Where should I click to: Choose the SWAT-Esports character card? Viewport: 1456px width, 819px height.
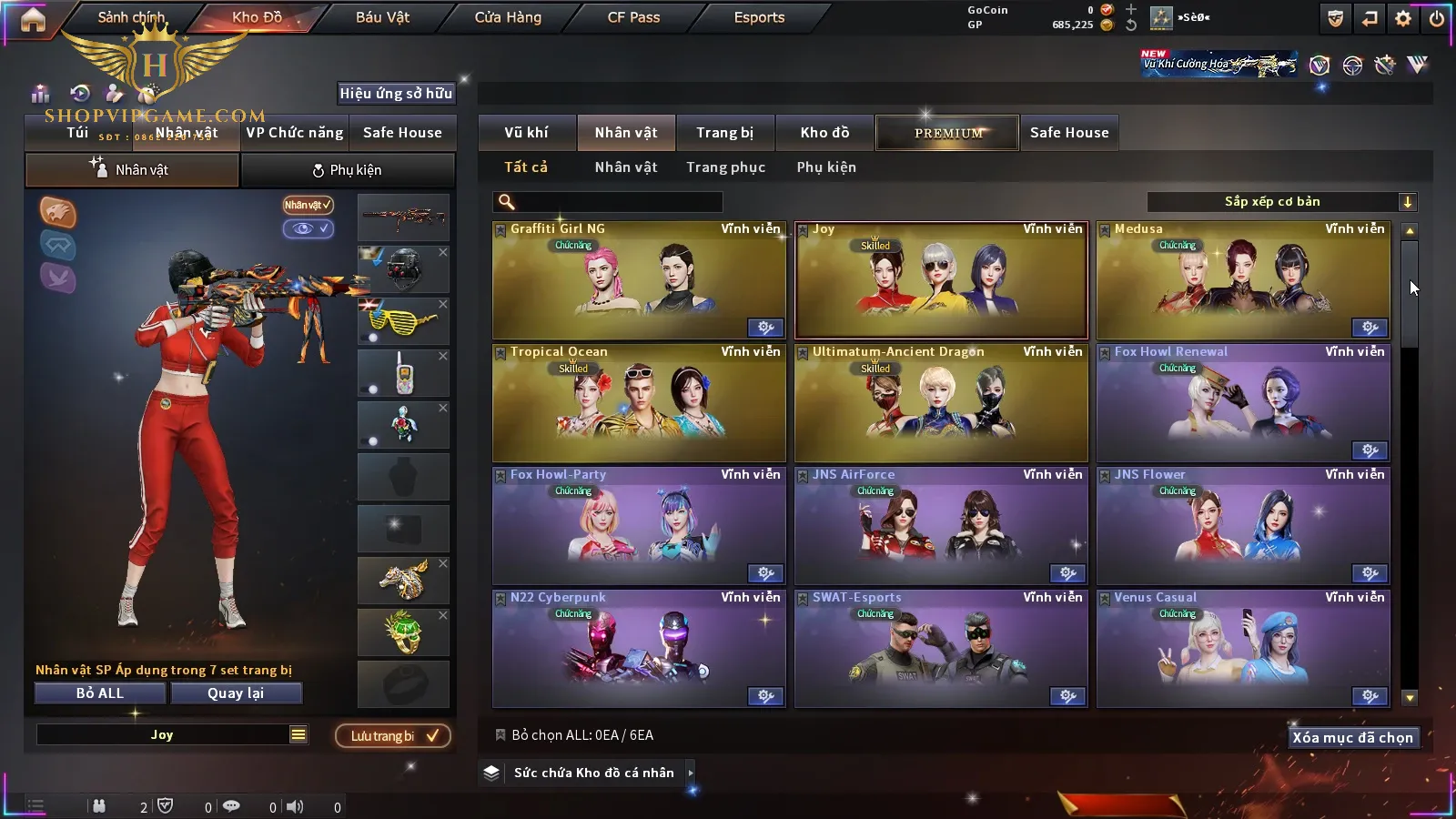(941, 649)
